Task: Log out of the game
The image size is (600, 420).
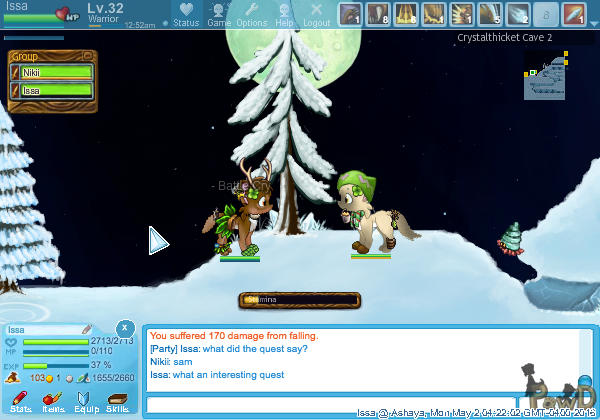Action: (316, 14)
